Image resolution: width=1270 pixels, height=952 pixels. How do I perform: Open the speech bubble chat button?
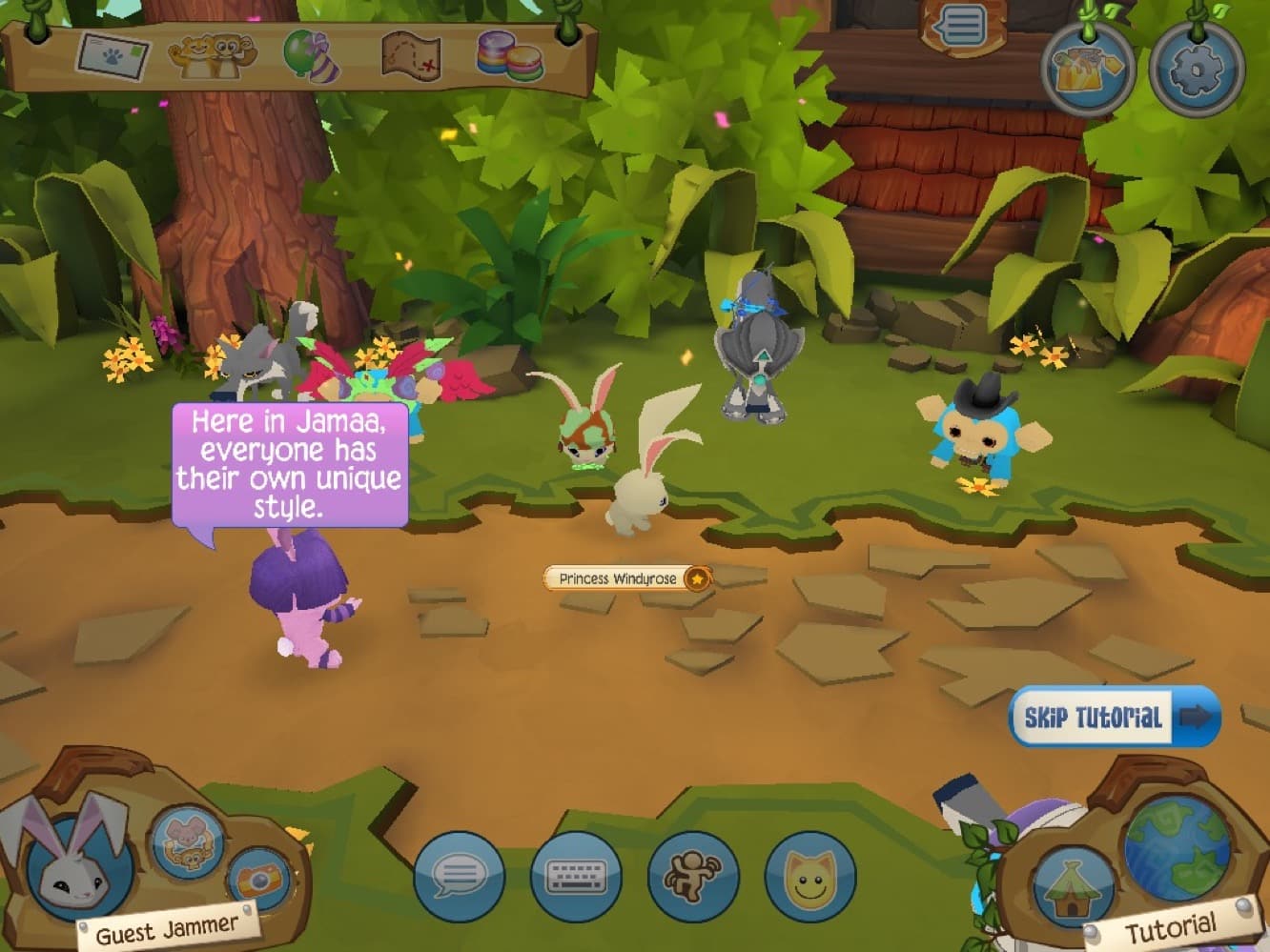click(x=460, y=876)
